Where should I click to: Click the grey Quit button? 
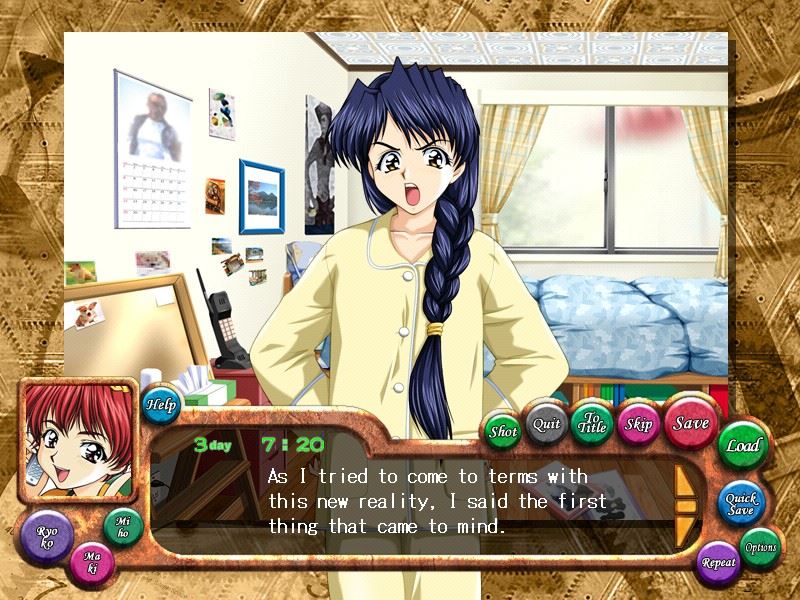tap(546, 423)
